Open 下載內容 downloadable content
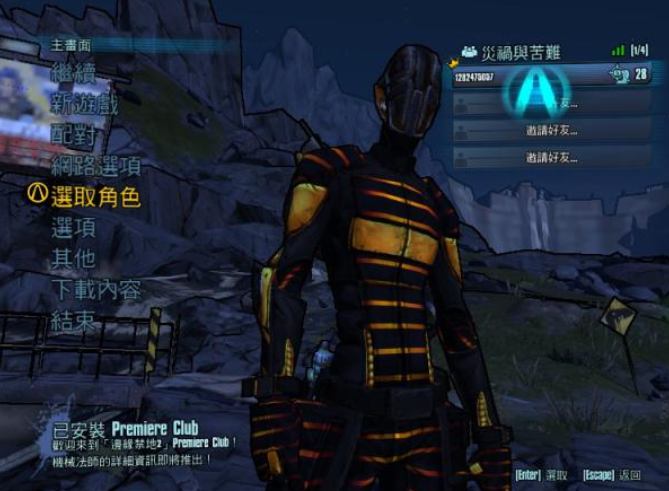Image resolution: width=669 pixels, height=491 pixels. tap(95, 290)
